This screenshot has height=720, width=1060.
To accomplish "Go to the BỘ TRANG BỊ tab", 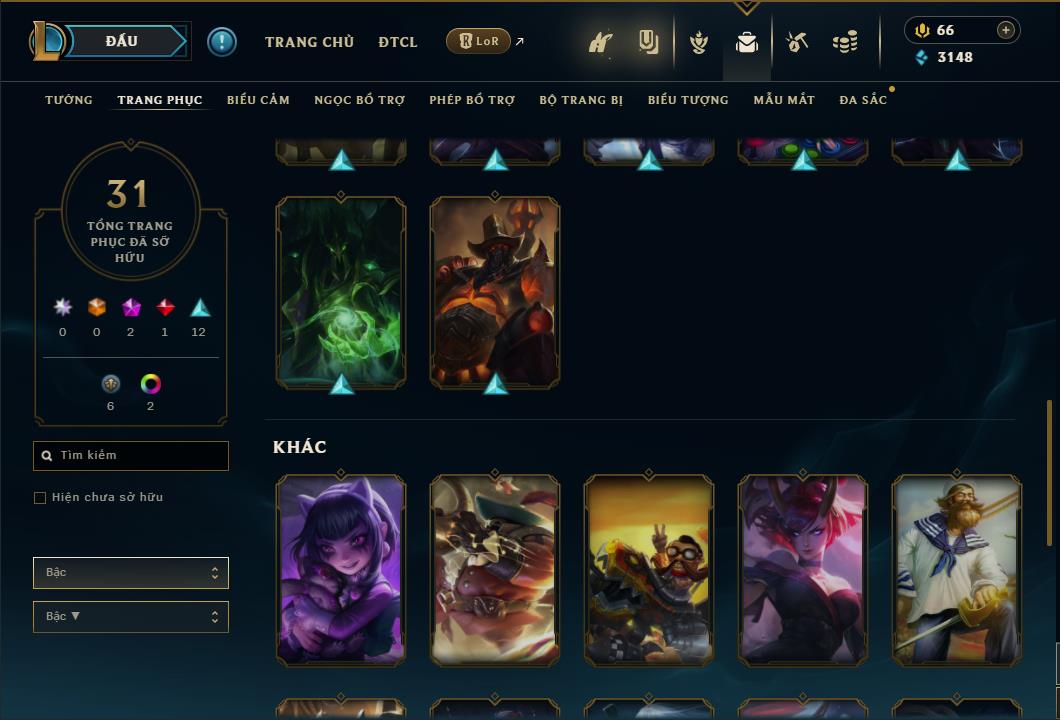I will (x=581, y=100).
